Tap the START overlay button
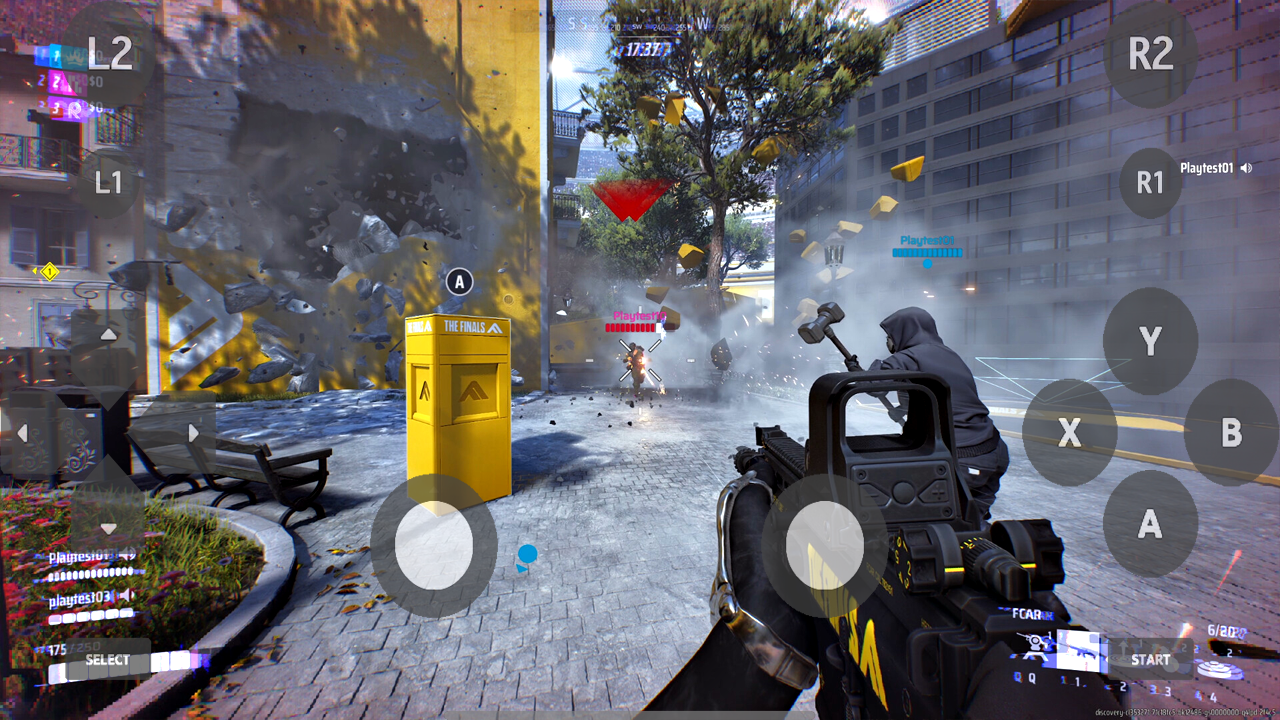This screenshot has height=720, width=1280. pyautogui.click(x=1150, y=659)
